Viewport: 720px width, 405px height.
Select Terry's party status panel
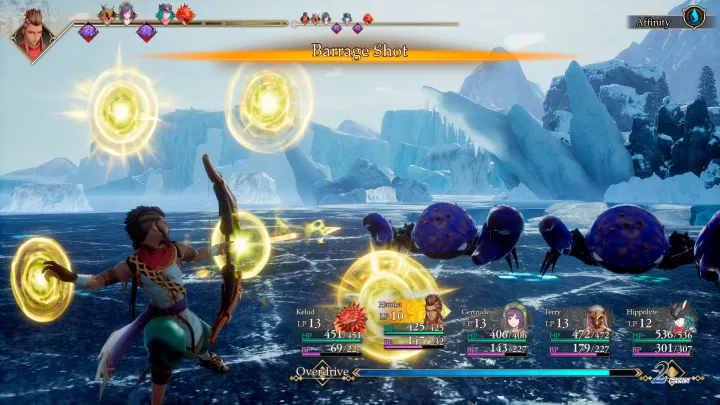point(581,330)
